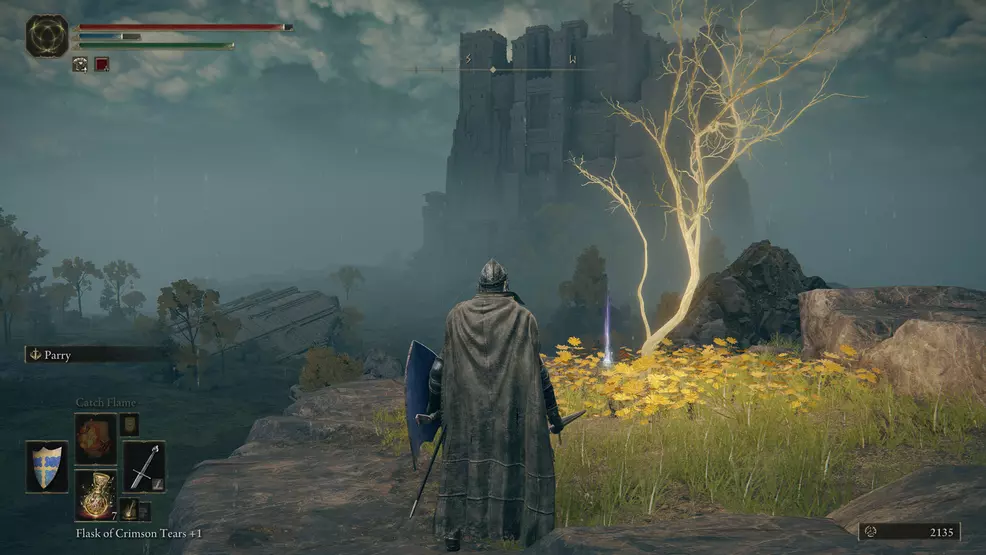Inspect the grey status effect icon under the bars
Viewport: 986px width, 555px height.
click(80, 64)
